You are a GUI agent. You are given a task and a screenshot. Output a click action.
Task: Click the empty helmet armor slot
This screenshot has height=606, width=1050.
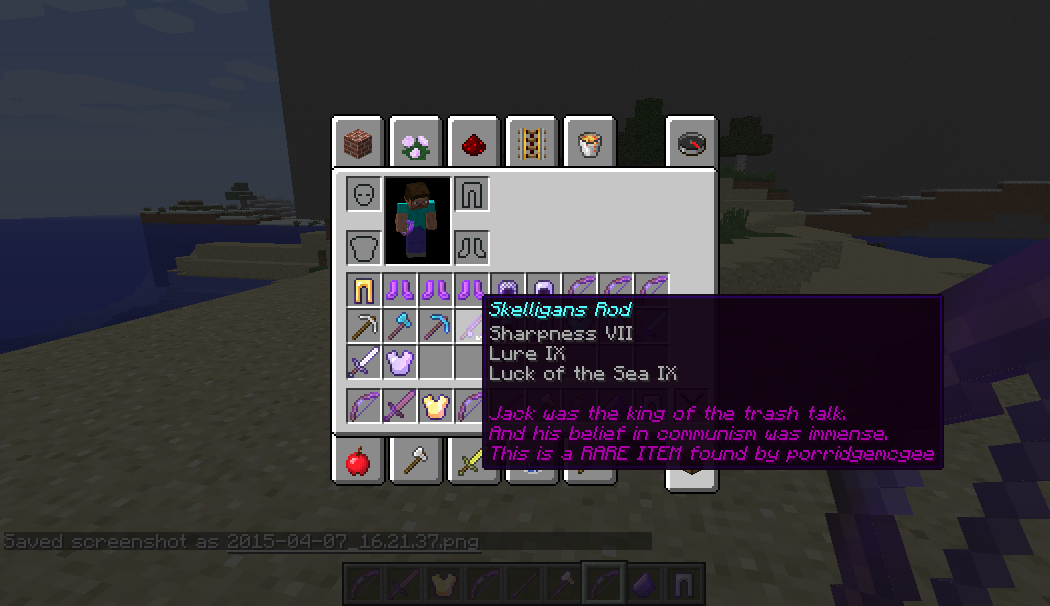tap(364, 193)
